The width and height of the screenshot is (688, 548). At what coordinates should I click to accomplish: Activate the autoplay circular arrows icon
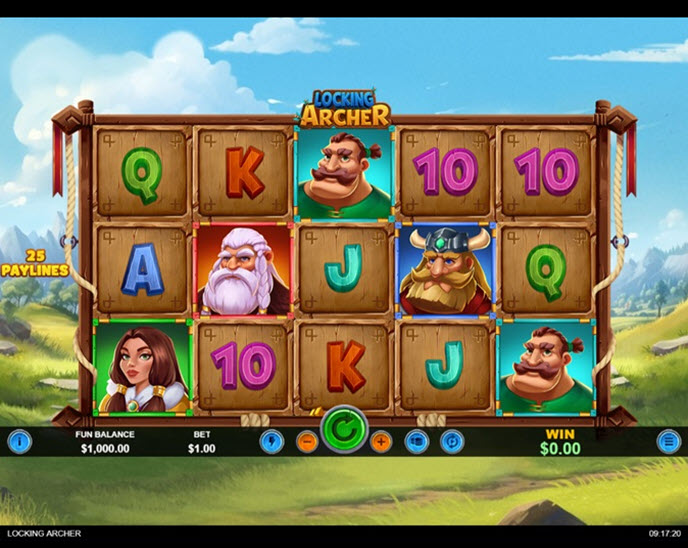[452, 441]
